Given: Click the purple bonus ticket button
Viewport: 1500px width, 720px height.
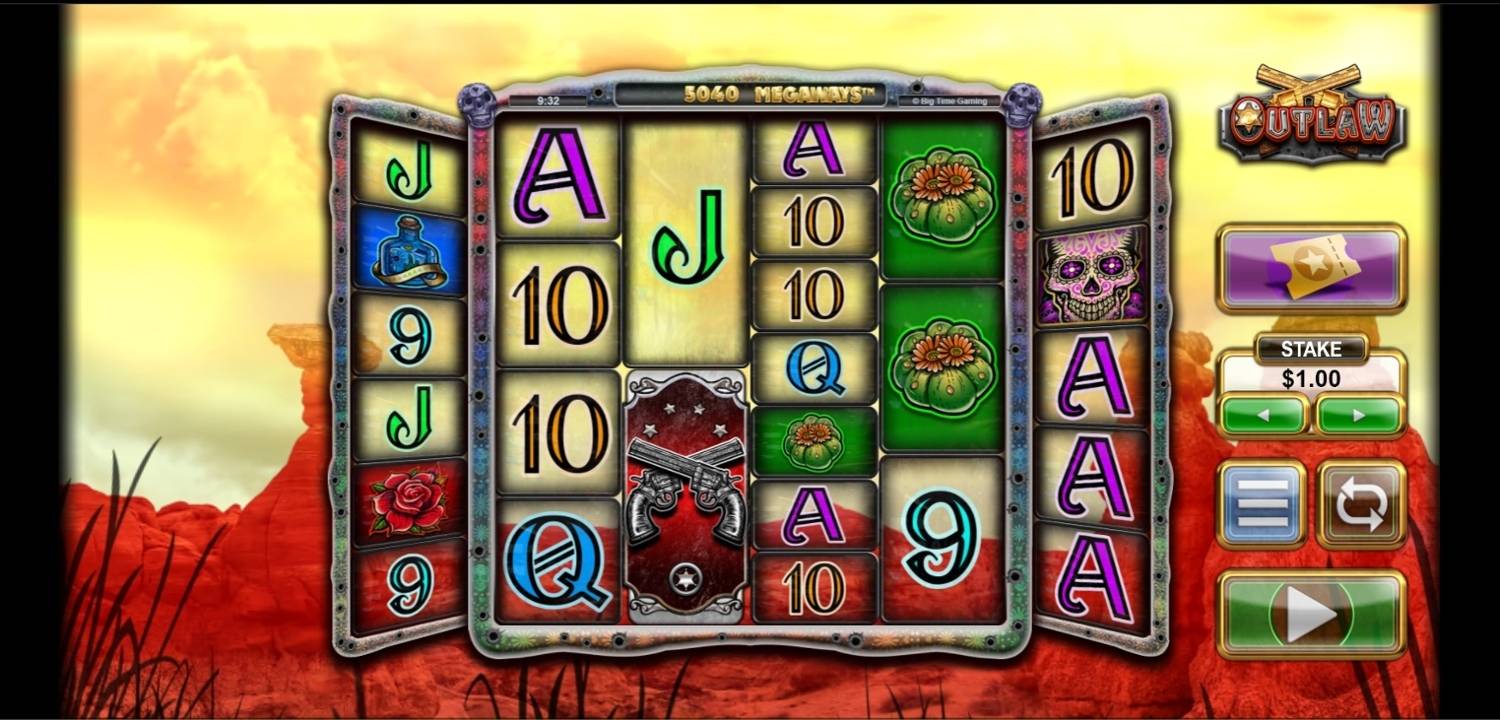Looking at the screenshot, I should [1310, 268].
